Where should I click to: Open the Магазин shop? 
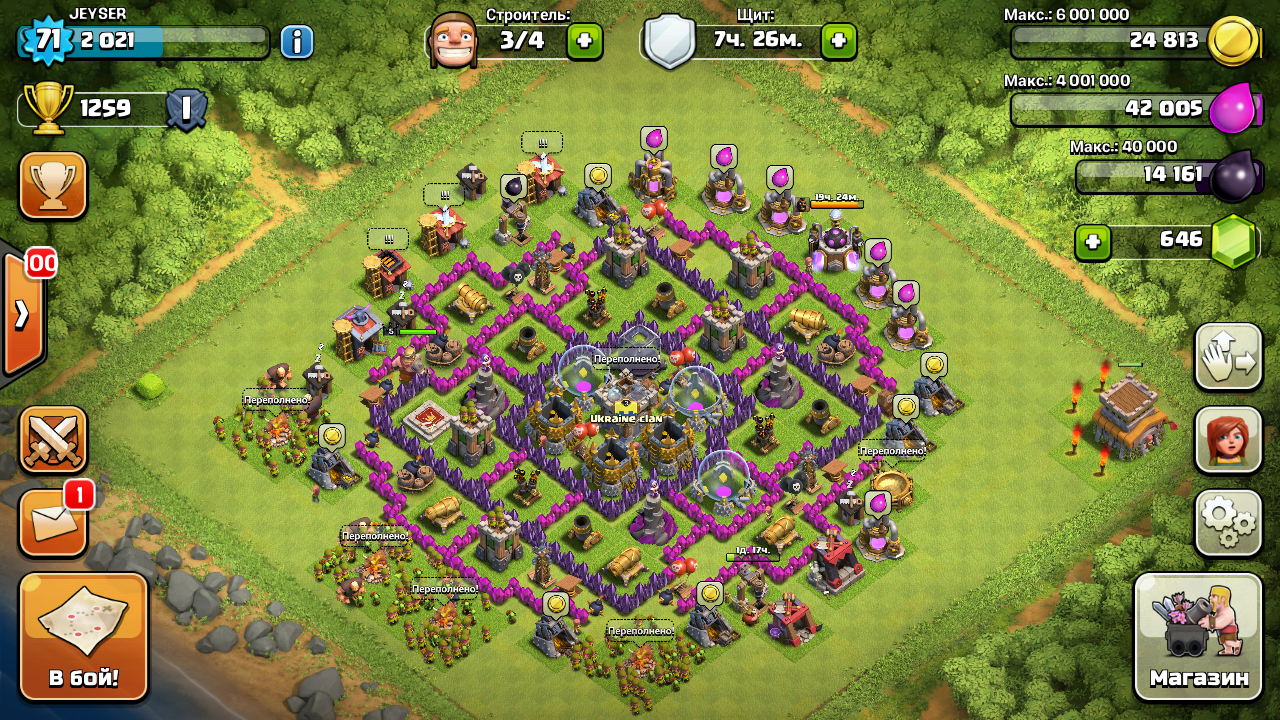coord(1198,636)
